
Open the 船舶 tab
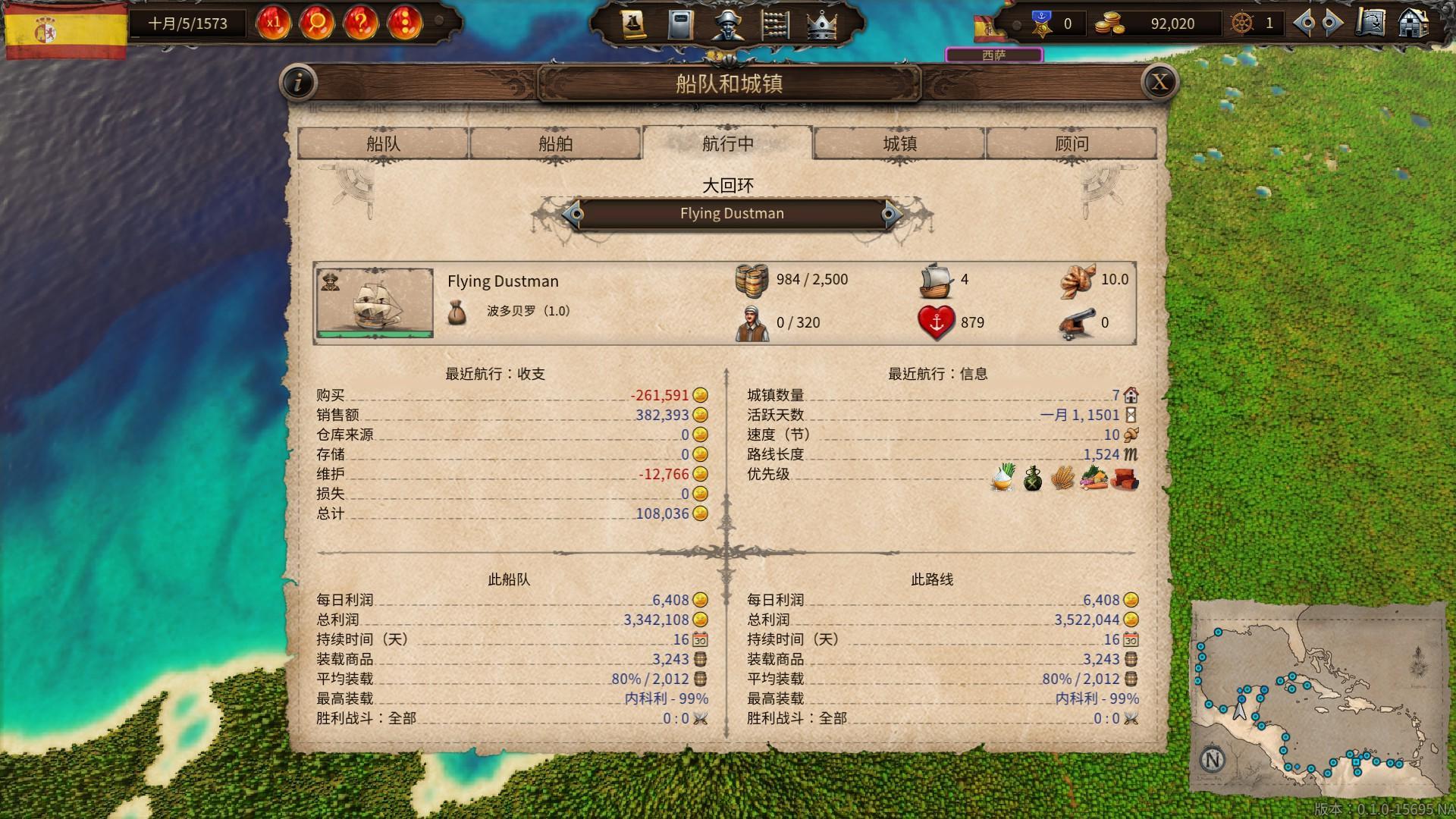(x=555, y=143)
